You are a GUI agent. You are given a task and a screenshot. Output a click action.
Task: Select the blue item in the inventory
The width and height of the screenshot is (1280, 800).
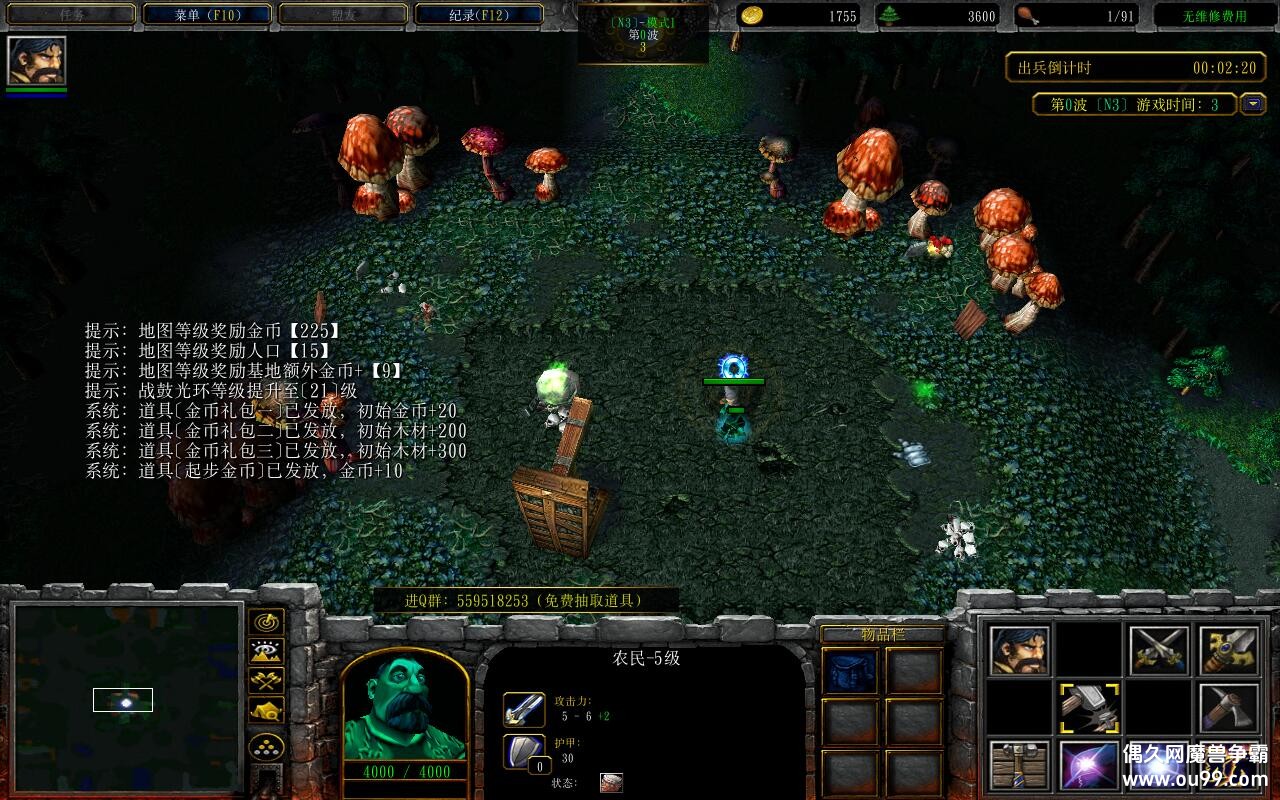[x=850, y=670]
